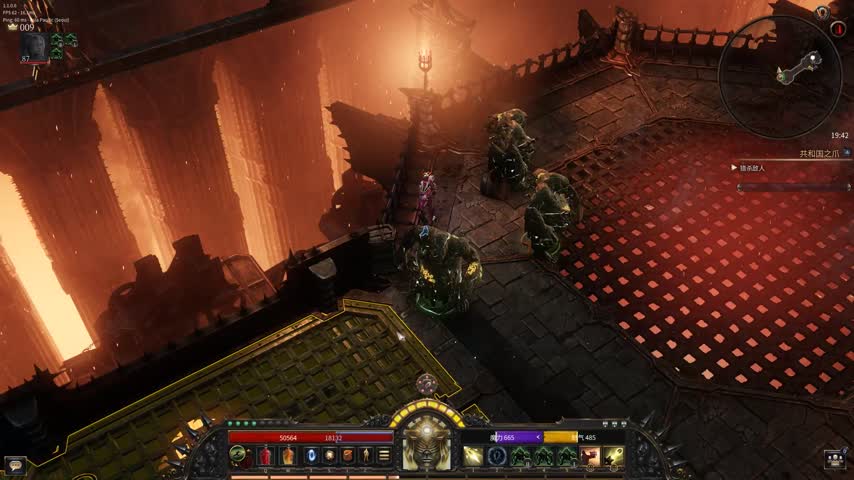Open the stacked-lines menu icon
The image size is (854, 480).
click(x=385, y=456)
